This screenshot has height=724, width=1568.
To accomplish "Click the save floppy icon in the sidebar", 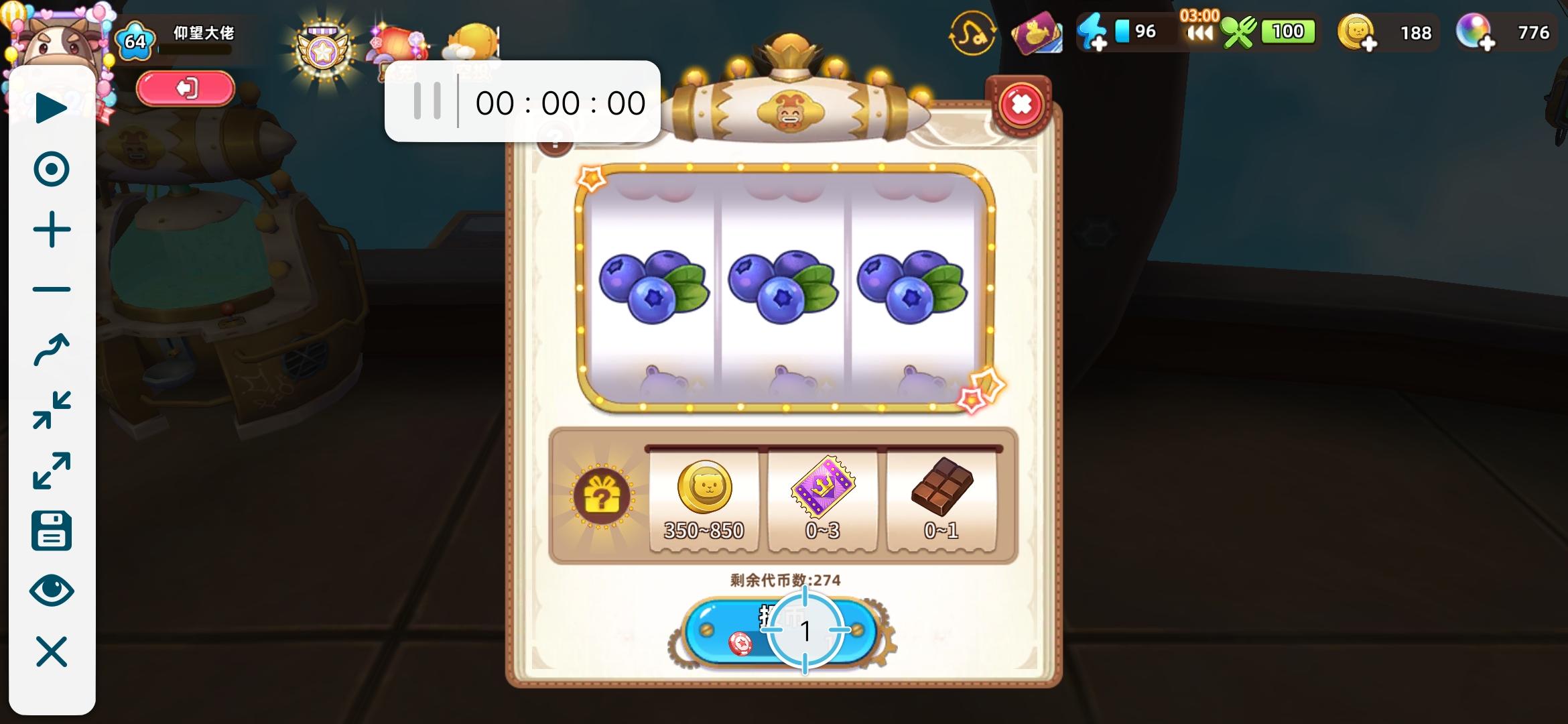I will pyautogui.click(x=52, y=531).
